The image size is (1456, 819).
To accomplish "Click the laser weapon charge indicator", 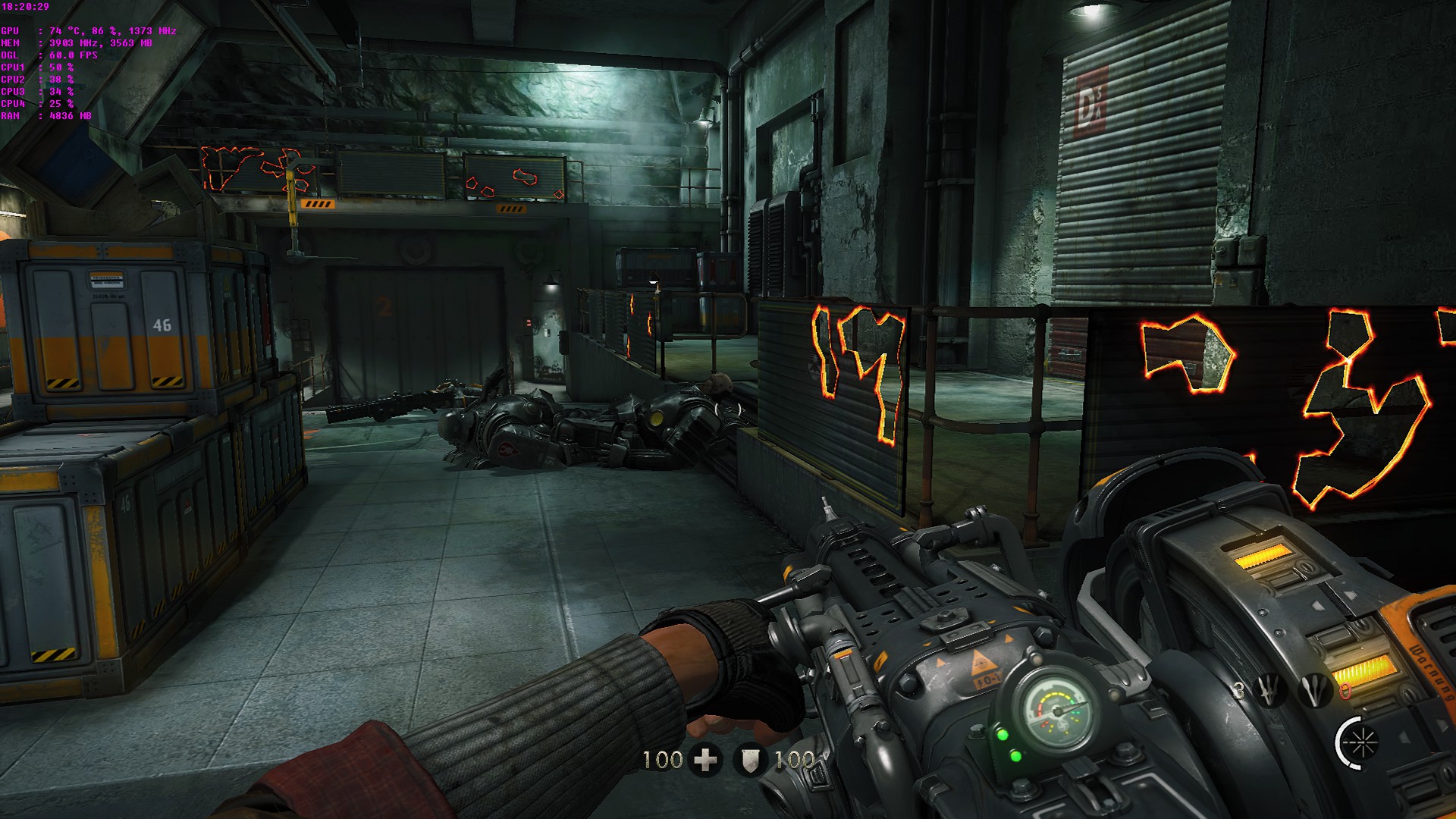I will coord(1357,741).
